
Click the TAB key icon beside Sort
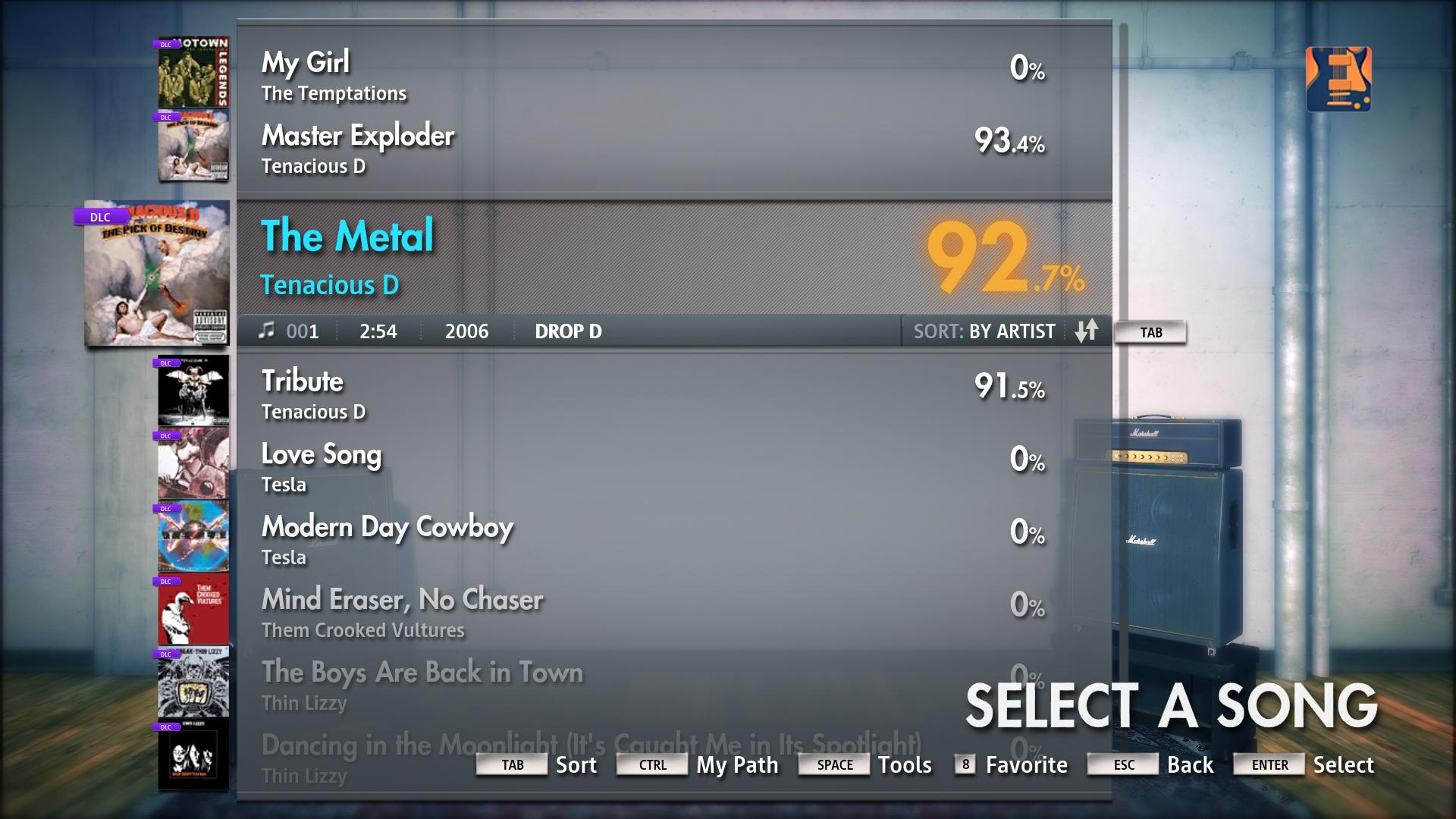click(511, 764)
